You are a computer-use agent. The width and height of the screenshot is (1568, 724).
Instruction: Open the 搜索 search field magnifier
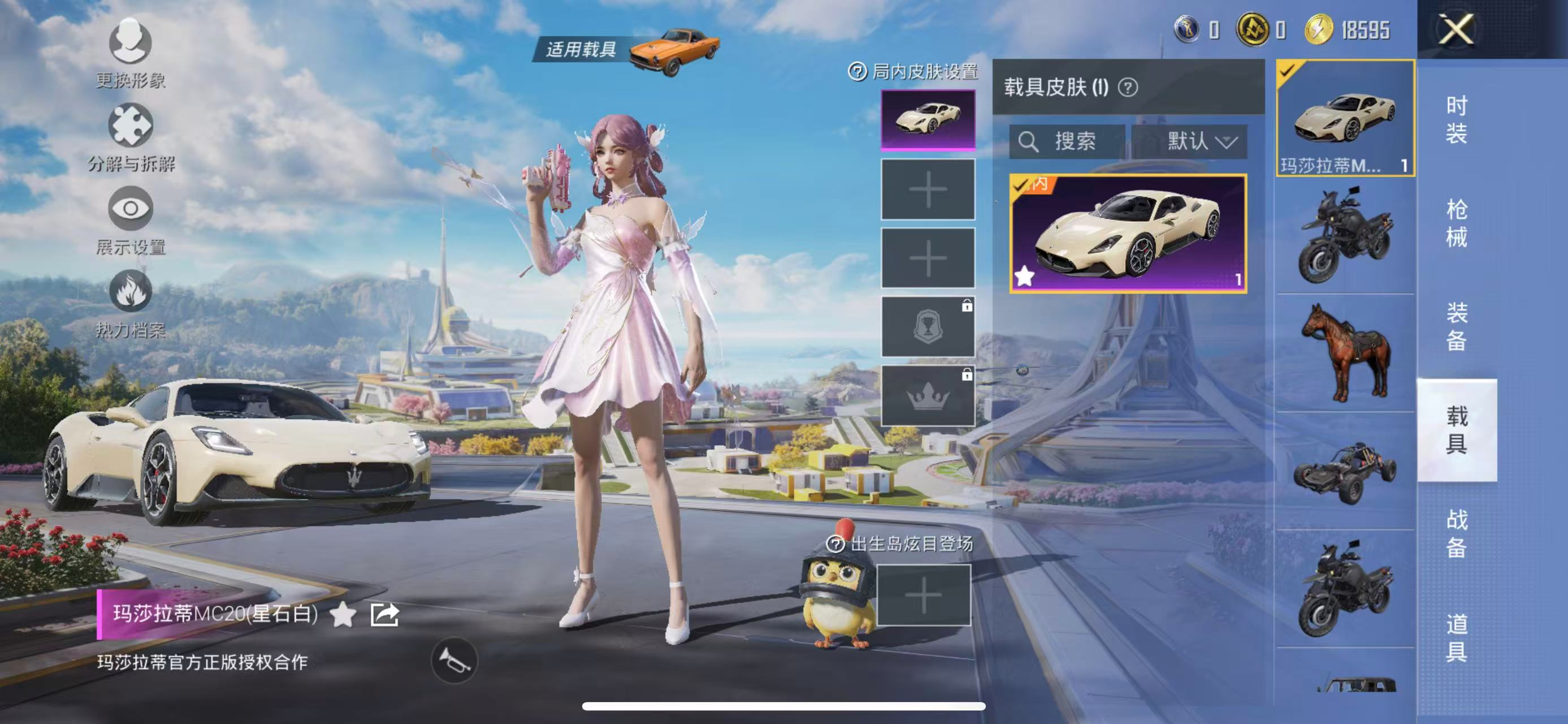coord(1030,143)
